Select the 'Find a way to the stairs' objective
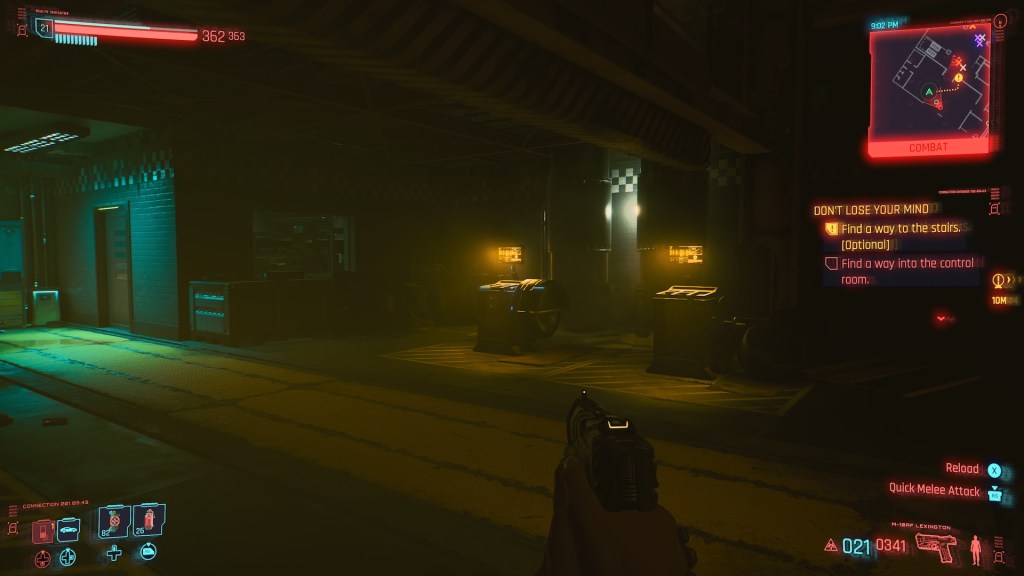 point(900,228)
